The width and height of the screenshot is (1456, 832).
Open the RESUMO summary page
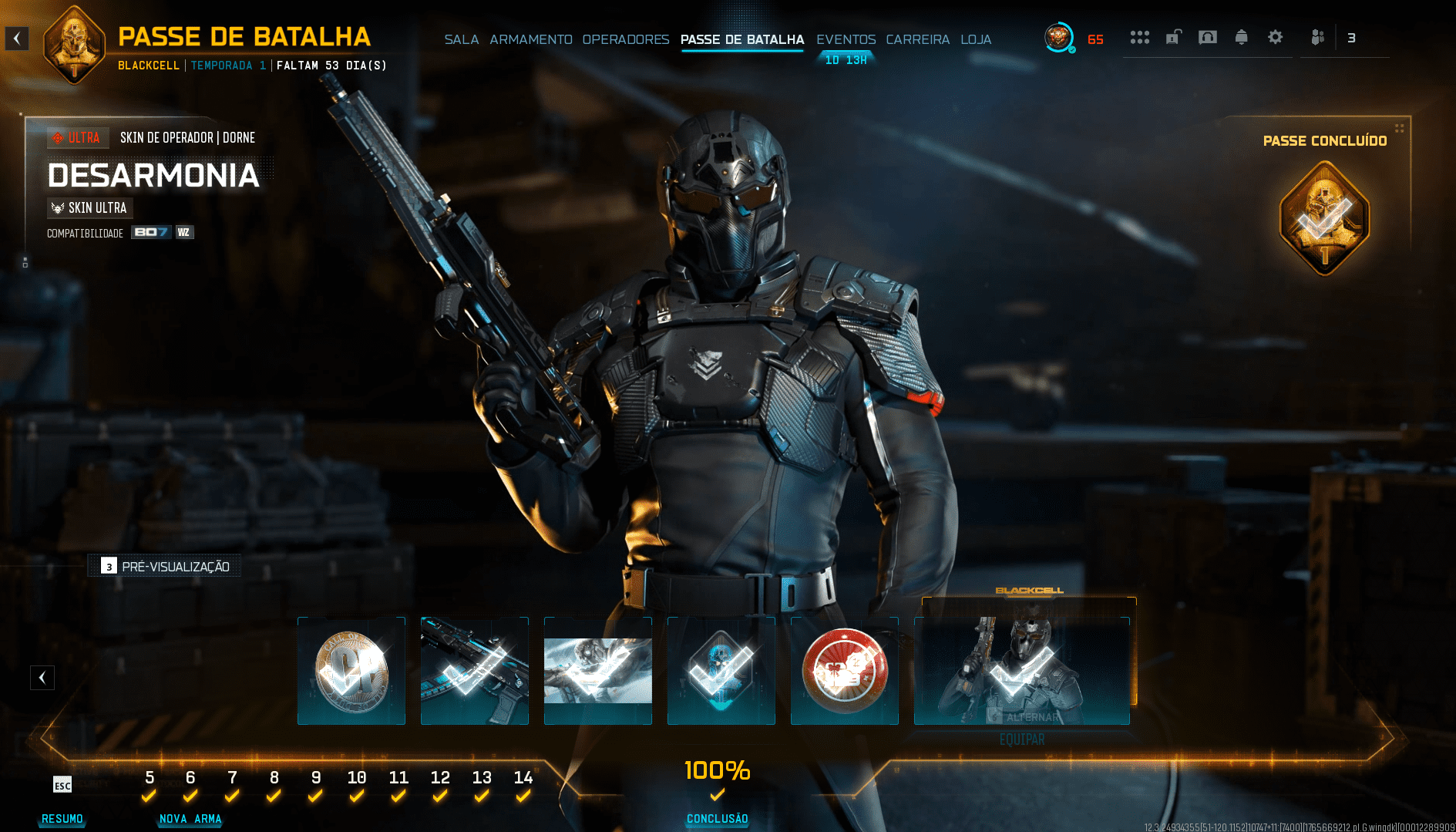tap(62, 818)
